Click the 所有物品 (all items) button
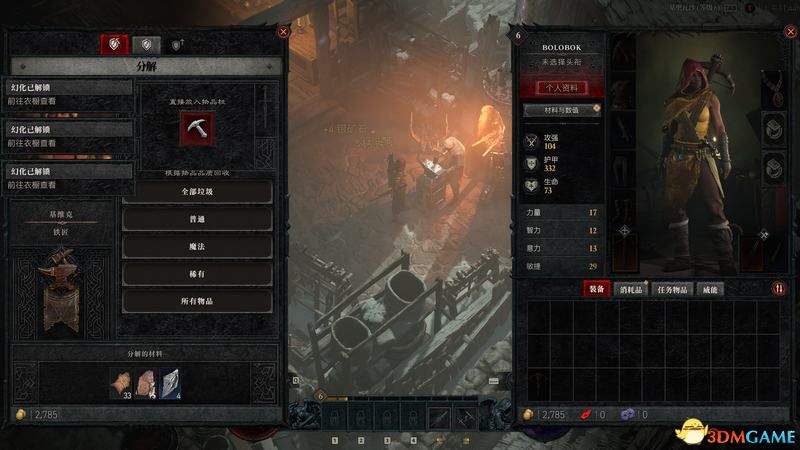The width and height of the screenshot is (800, 450). tap(197, 301)
